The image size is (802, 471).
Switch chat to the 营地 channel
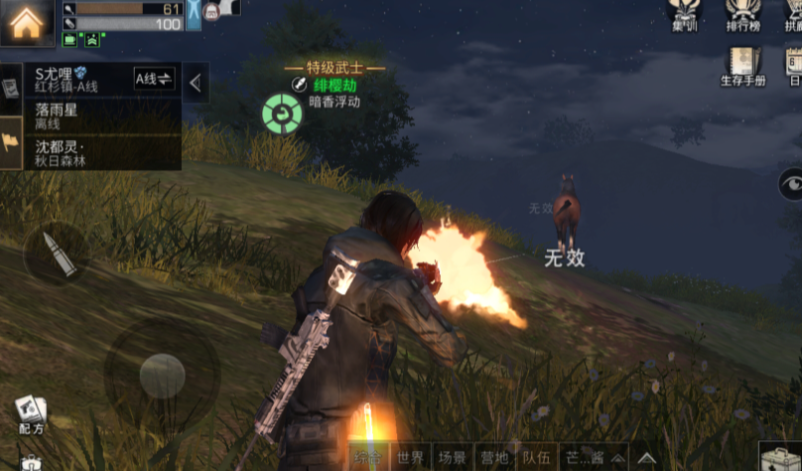pyautogui.click(x=494, y=458)
